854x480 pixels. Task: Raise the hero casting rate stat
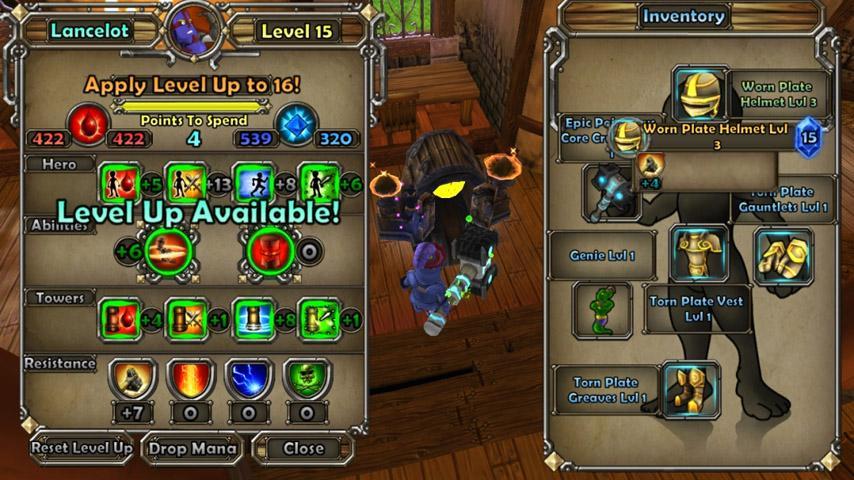pos(318,183)
